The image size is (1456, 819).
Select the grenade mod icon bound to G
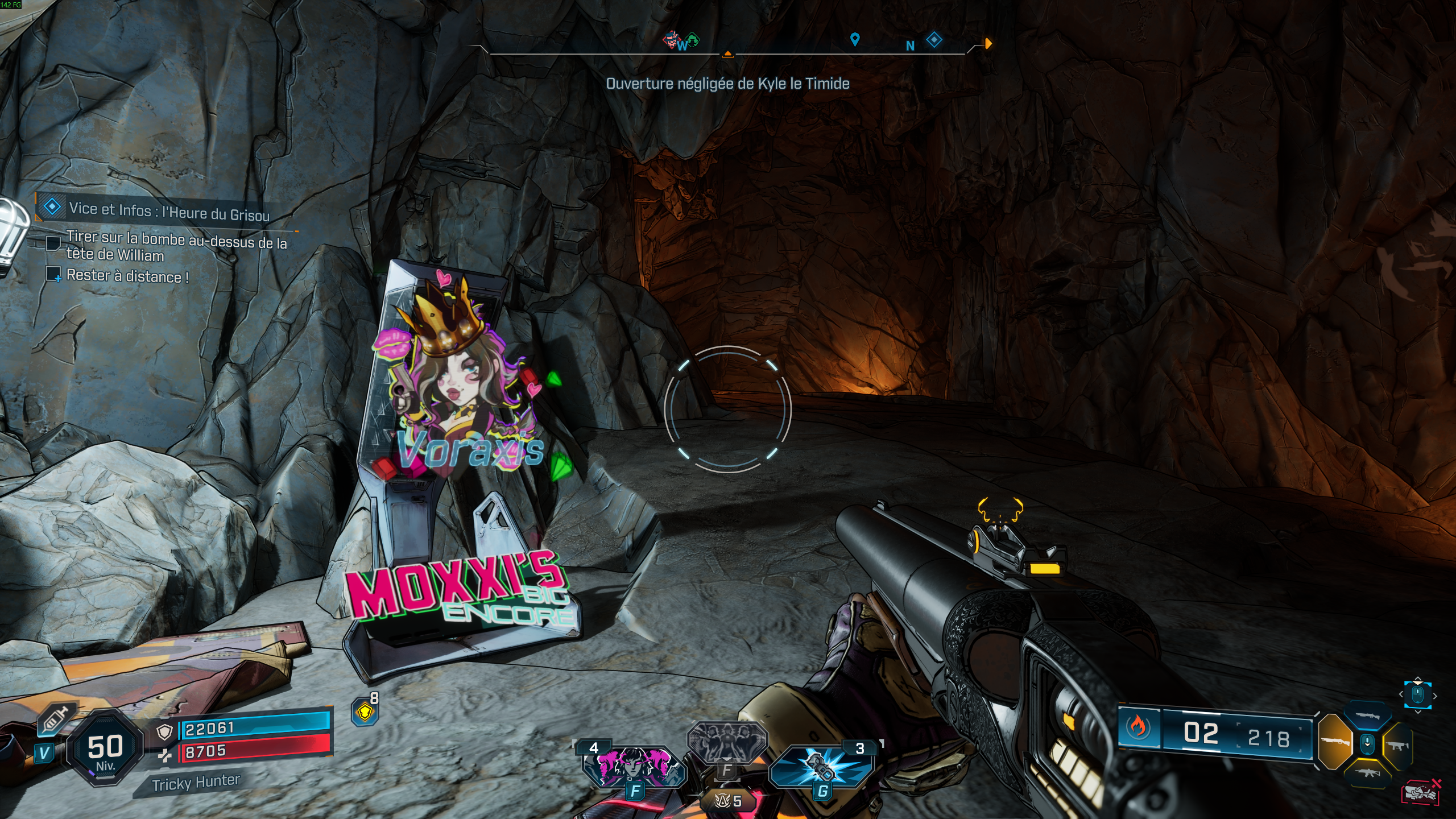click(822, 768)
